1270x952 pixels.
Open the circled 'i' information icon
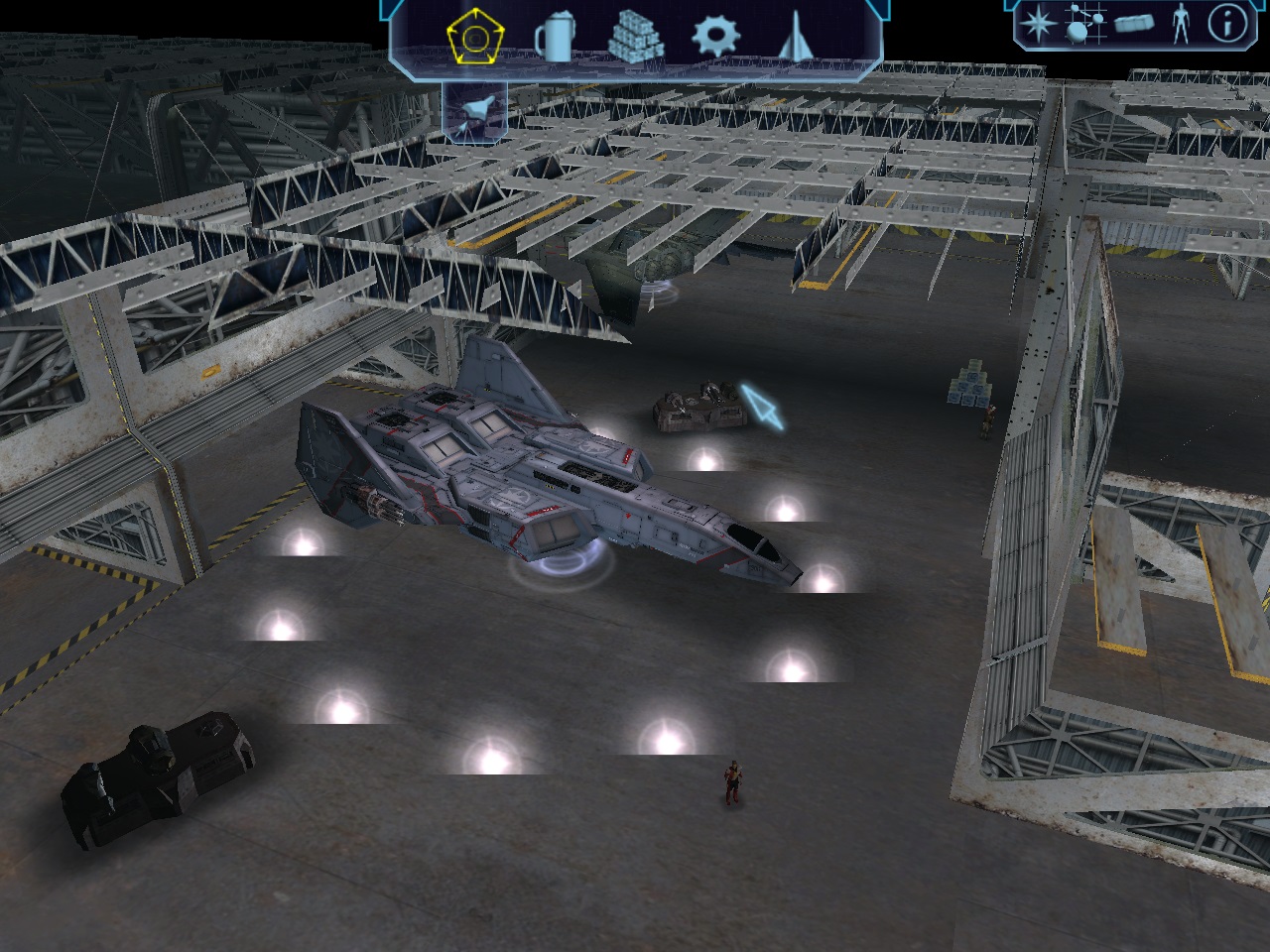click(x=1226, y=24)
